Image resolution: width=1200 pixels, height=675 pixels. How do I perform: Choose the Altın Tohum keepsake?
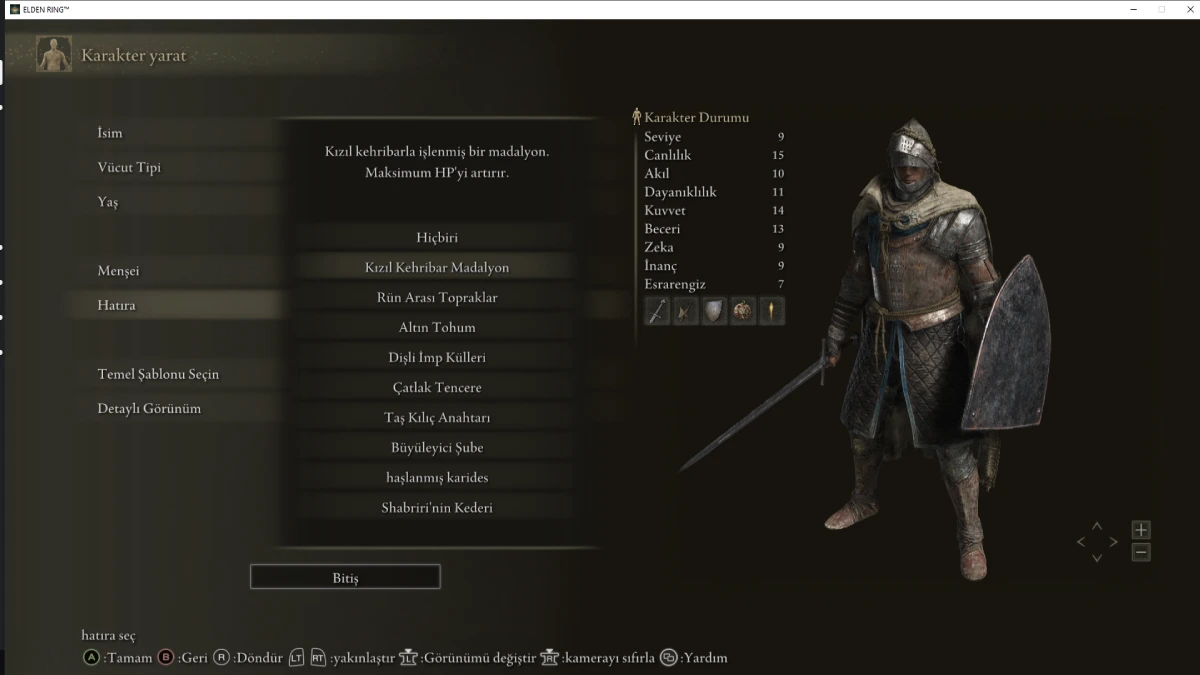437,328
